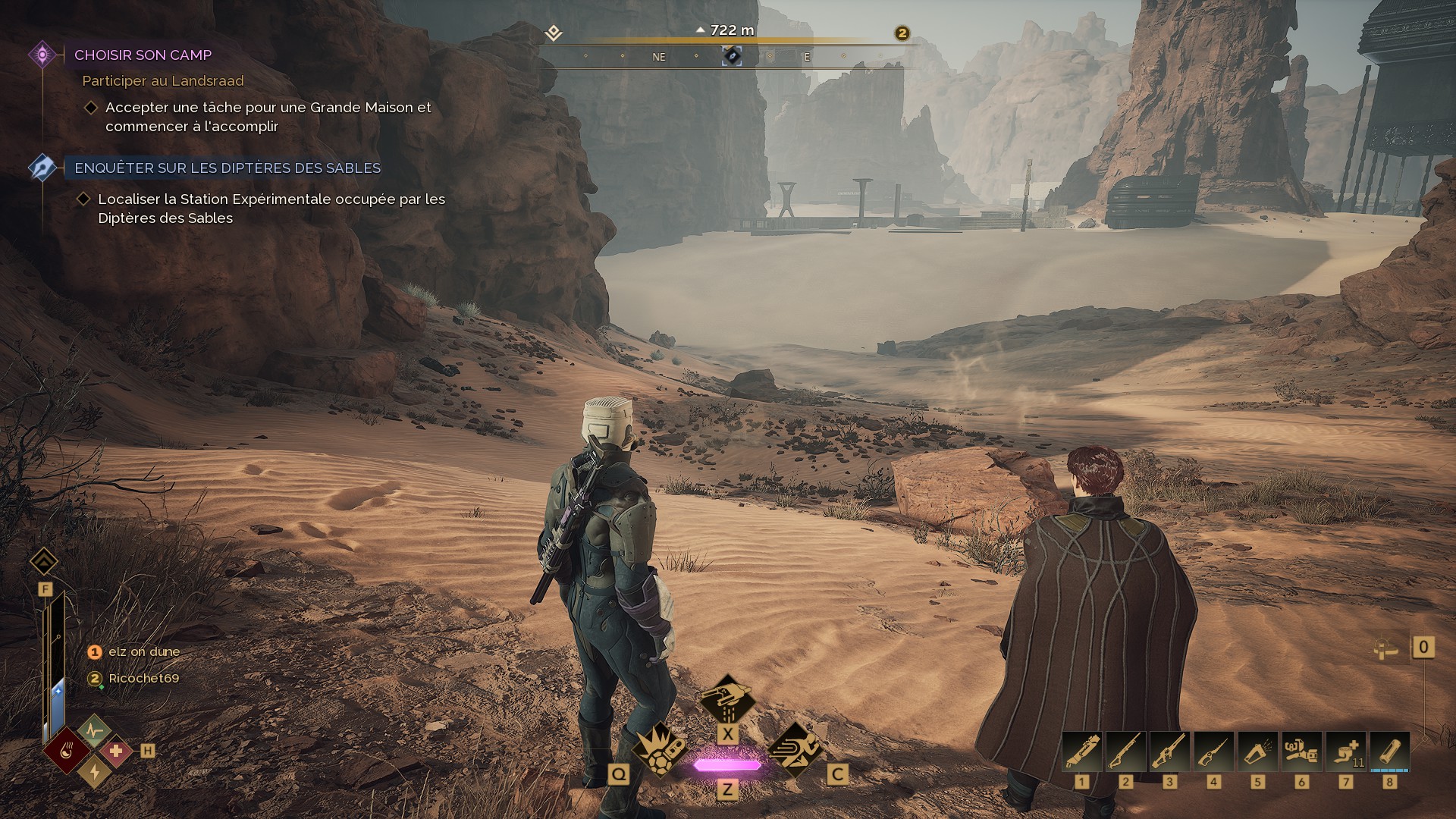Viewport: 1456px width, 819px height.
Task: Equip the spray tool in hotbar slot 5
Action: point(1258,752)
